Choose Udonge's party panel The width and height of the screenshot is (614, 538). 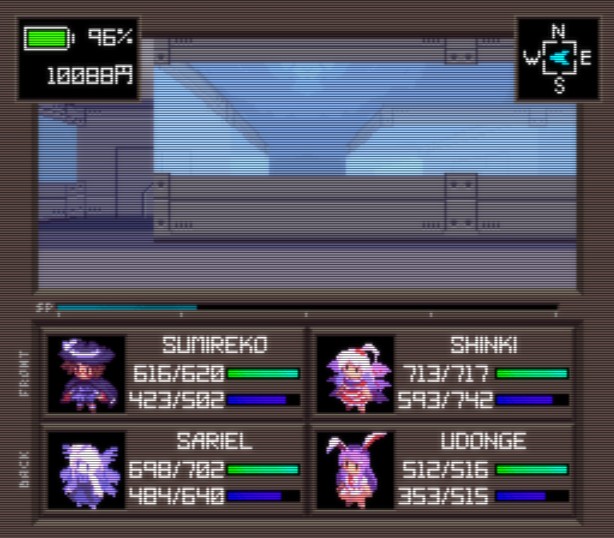tap(443, 469)
